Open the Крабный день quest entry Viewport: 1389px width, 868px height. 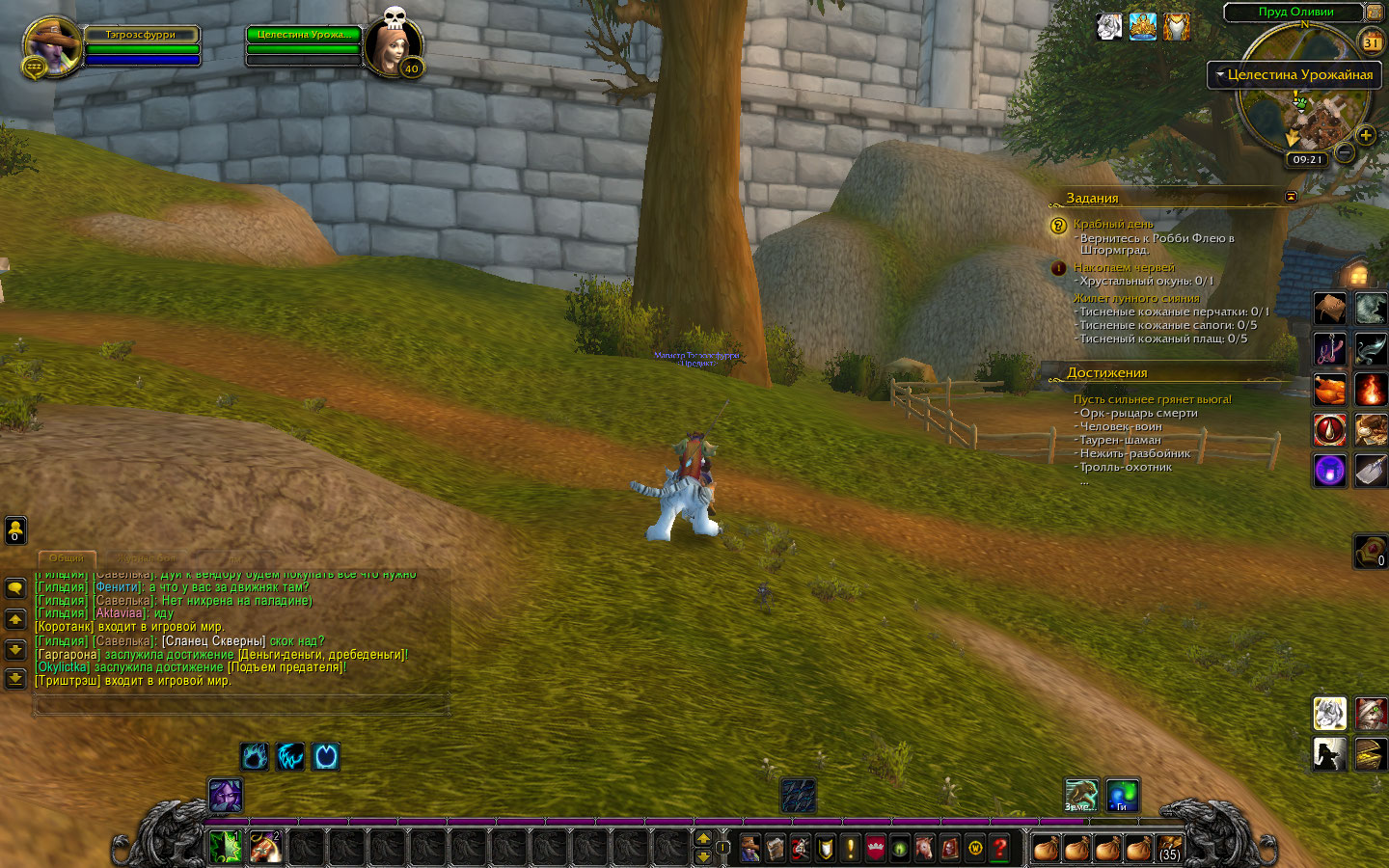tap(1113, 224)
